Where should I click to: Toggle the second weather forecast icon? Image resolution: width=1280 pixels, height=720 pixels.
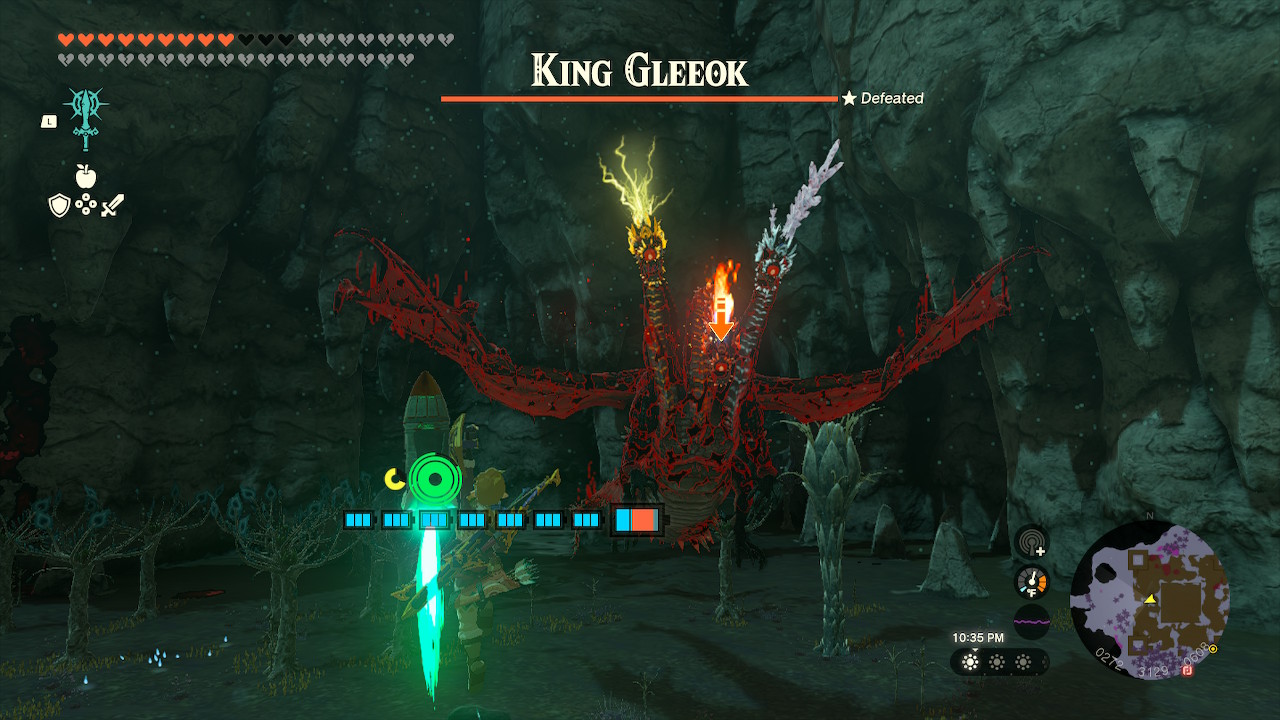pyautogui.click(x=995, y=662)
